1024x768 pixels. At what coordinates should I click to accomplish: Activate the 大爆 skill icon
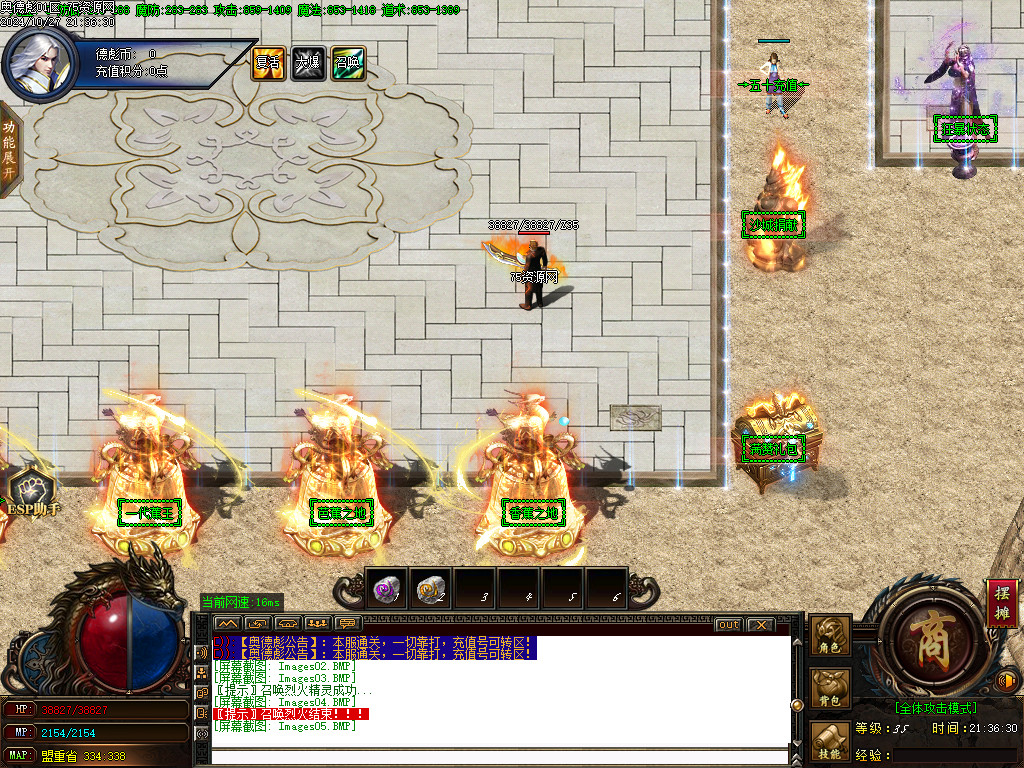[307, 64]
